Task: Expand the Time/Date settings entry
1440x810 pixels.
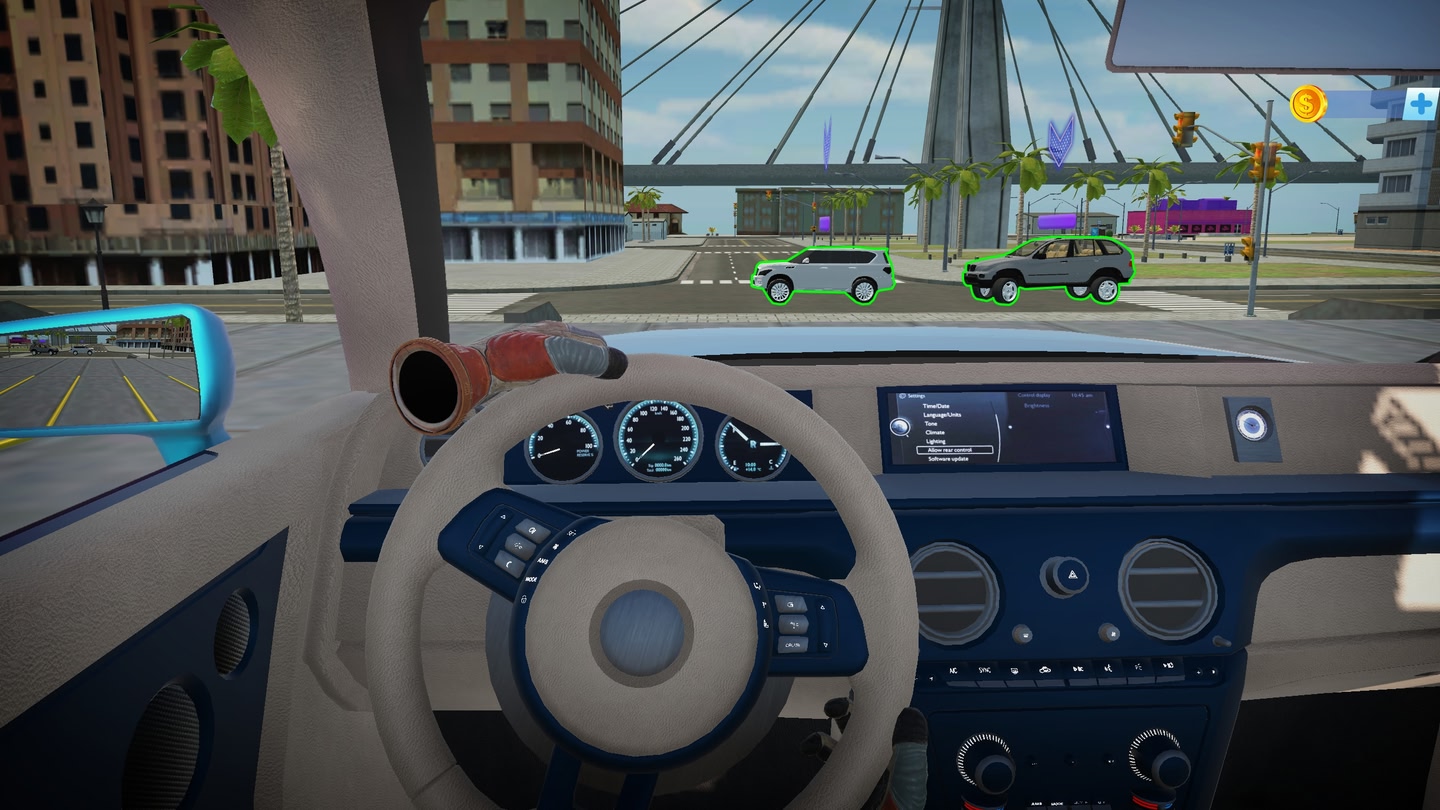Action: pos(936,406)
